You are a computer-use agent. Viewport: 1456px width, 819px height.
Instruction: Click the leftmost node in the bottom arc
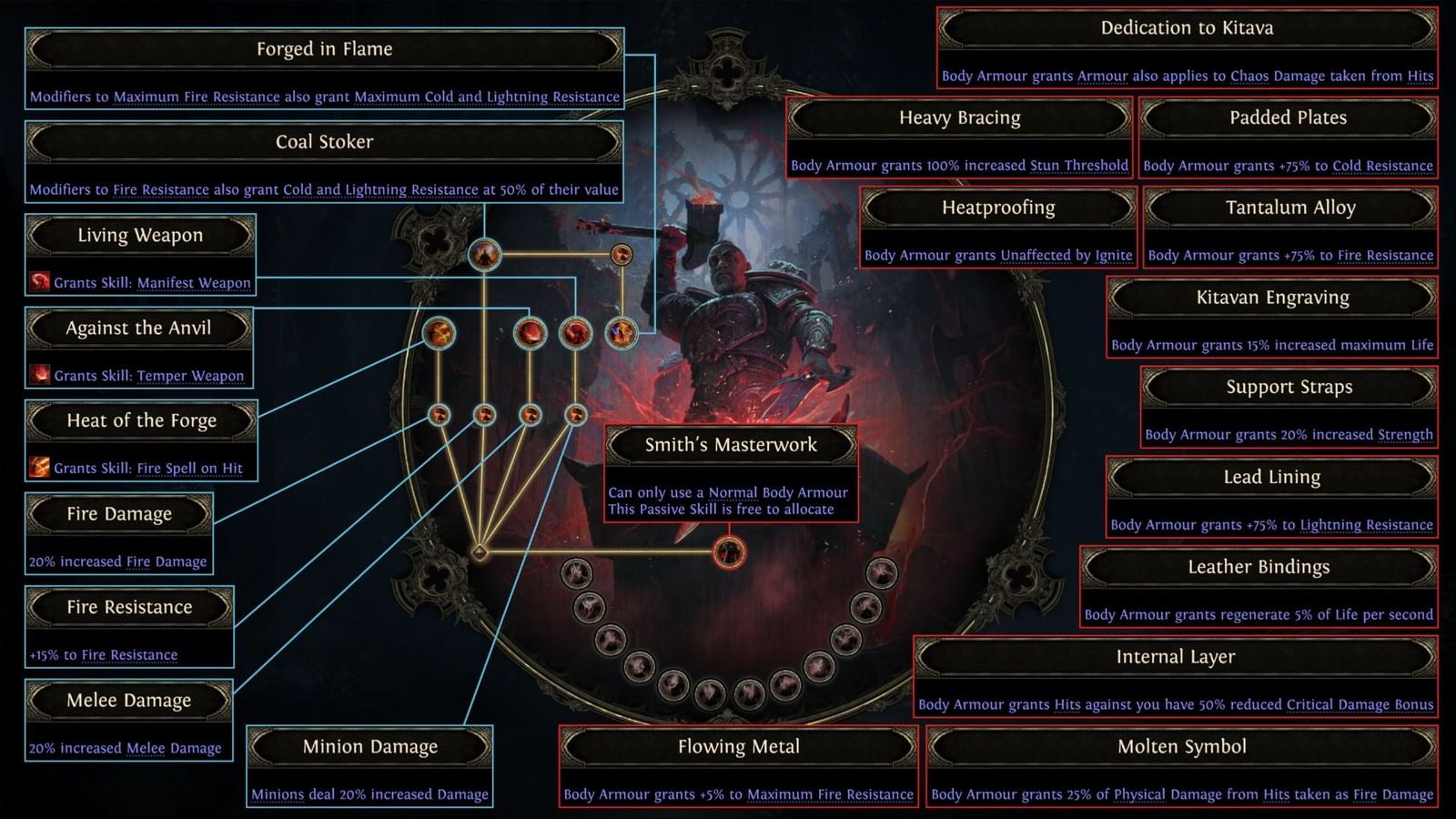coord(577,574)
